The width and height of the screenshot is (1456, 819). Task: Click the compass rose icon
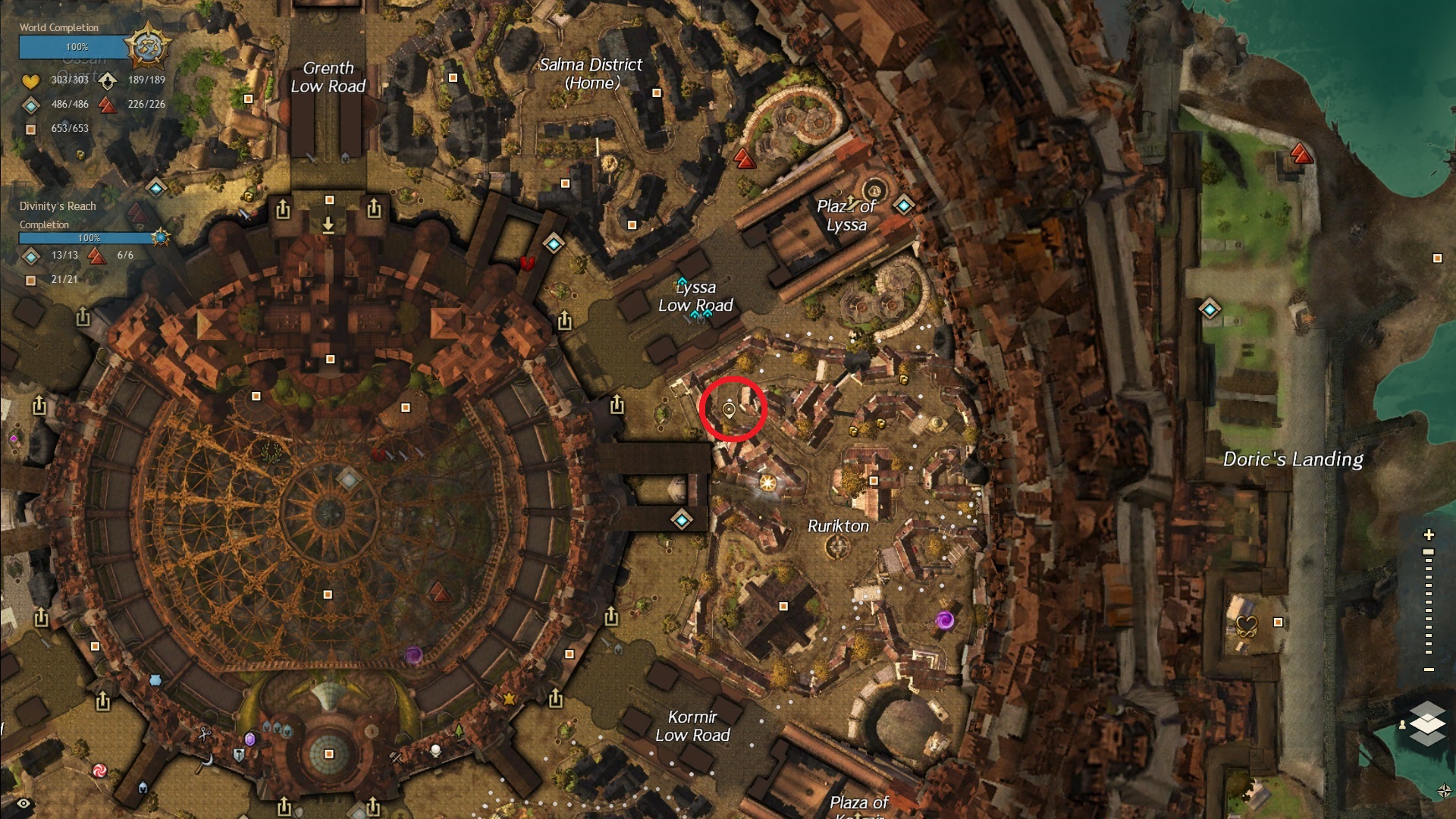pyautogui.click(x=1444, y=791)
